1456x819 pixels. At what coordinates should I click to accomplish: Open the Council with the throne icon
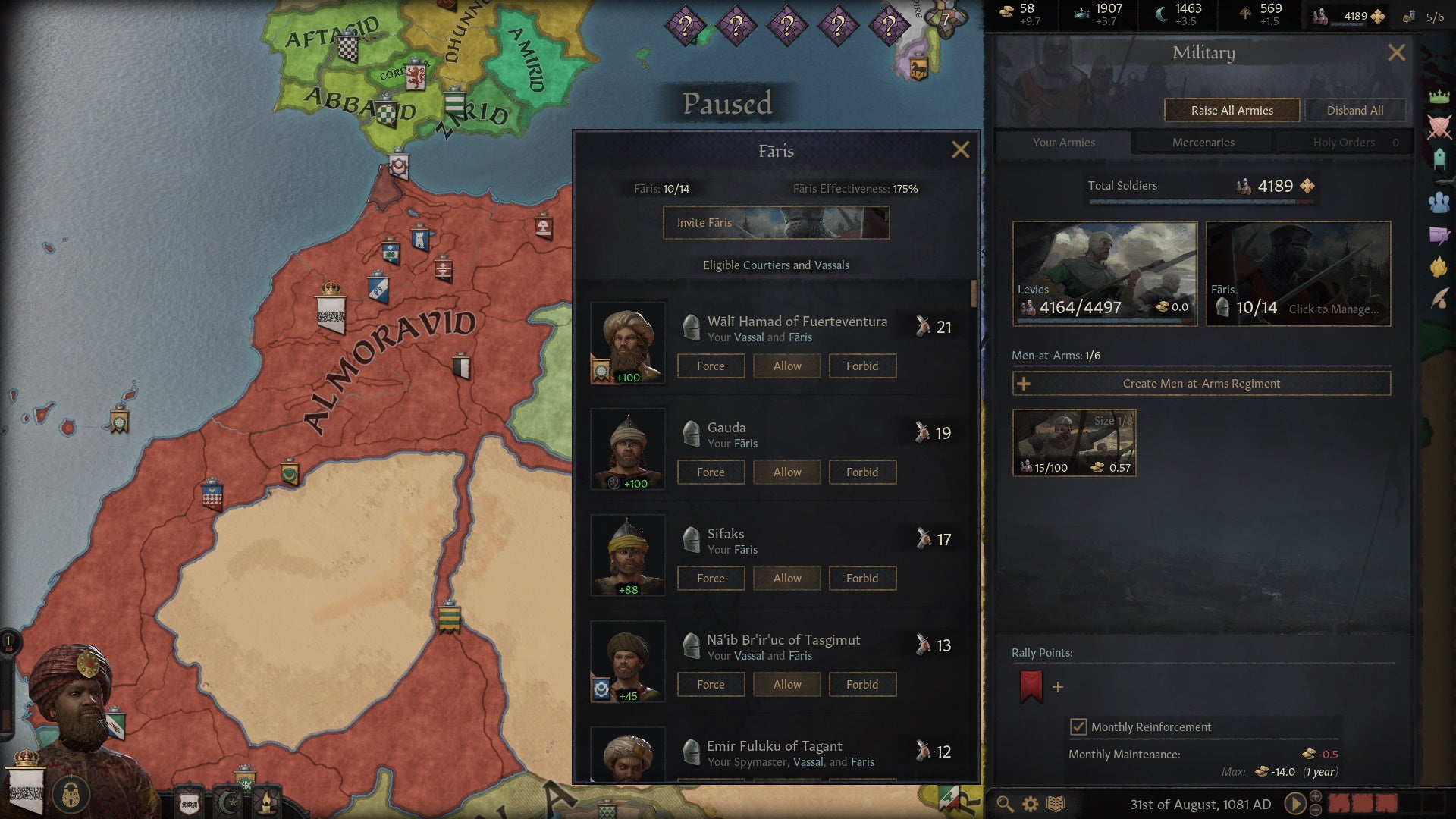[1440, 158]
